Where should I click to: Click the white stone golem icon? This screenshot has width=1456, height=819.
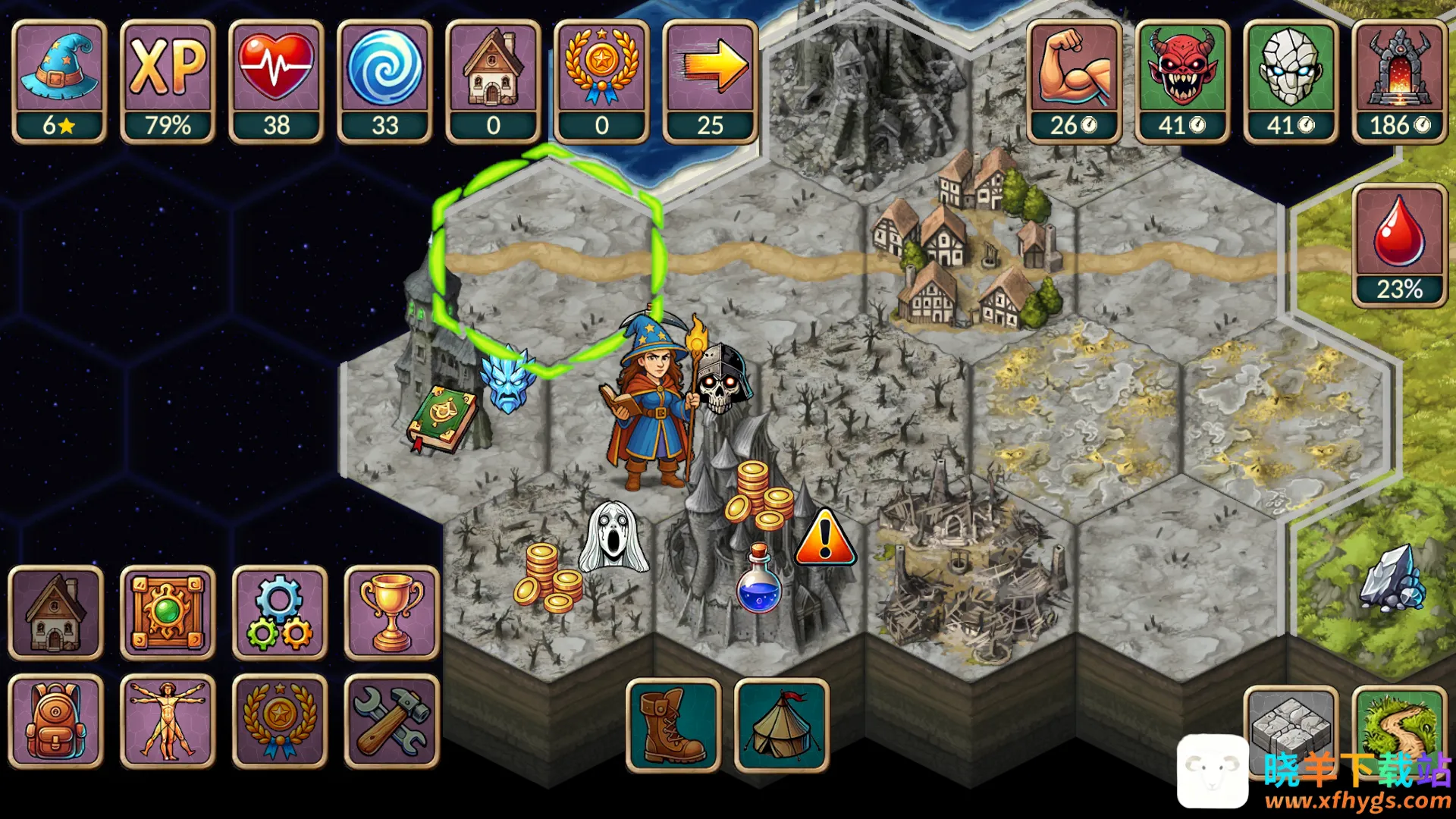click(1291, 81)
